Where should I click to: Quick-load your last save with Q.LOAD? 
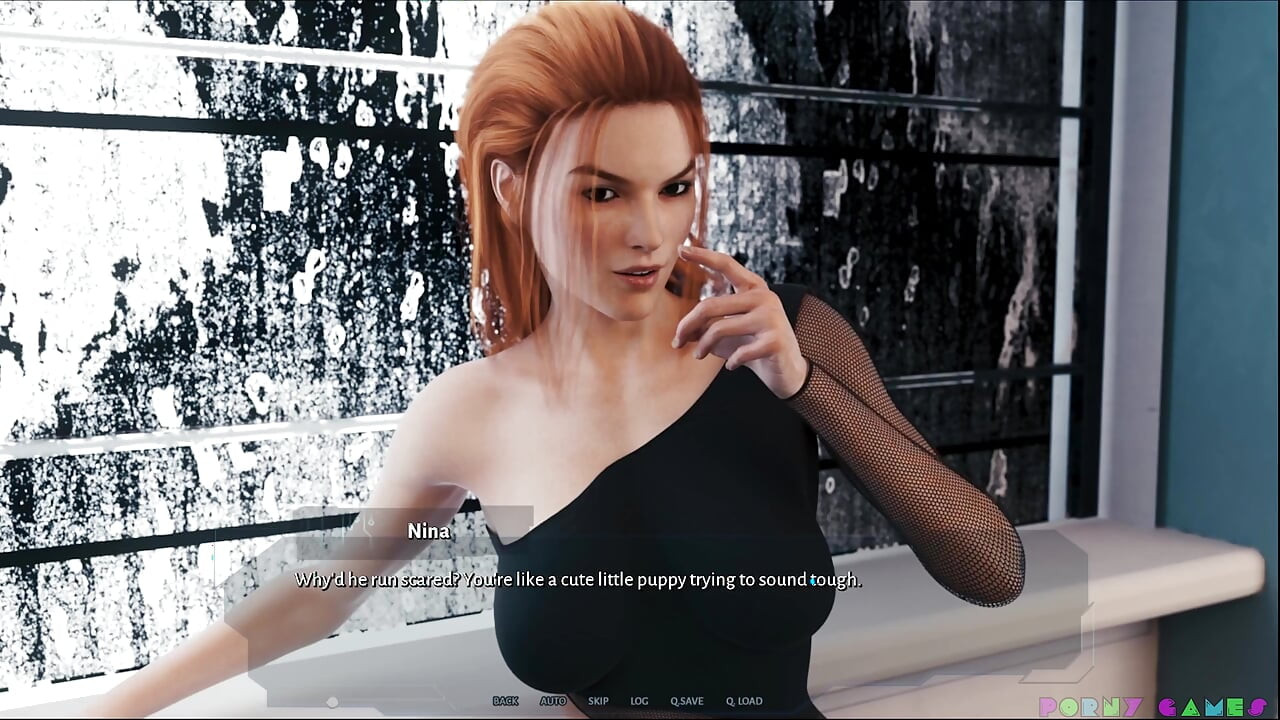click(x=743, y=701)
